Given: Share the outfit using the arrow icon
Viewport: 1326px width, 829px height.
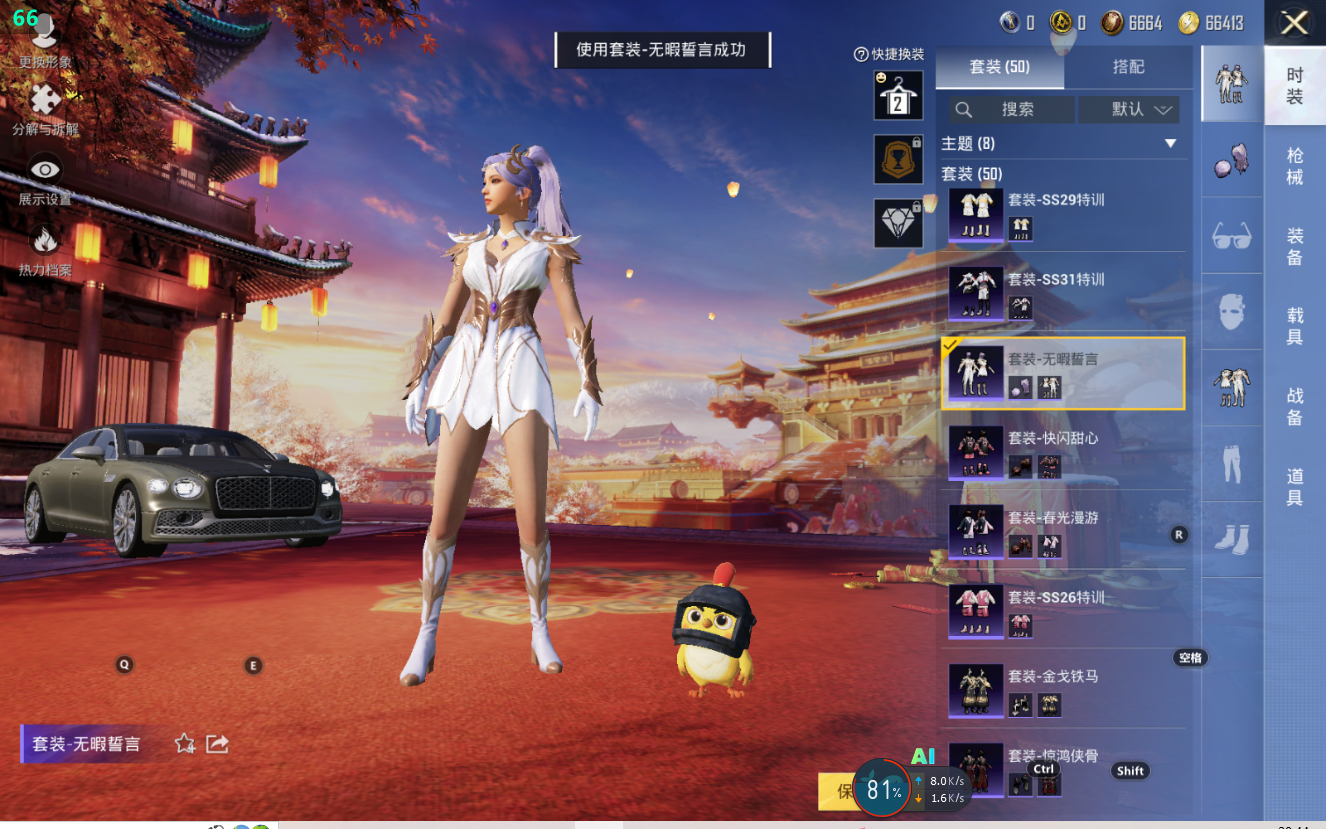Looking at the screenshot, I should [217, 743].
